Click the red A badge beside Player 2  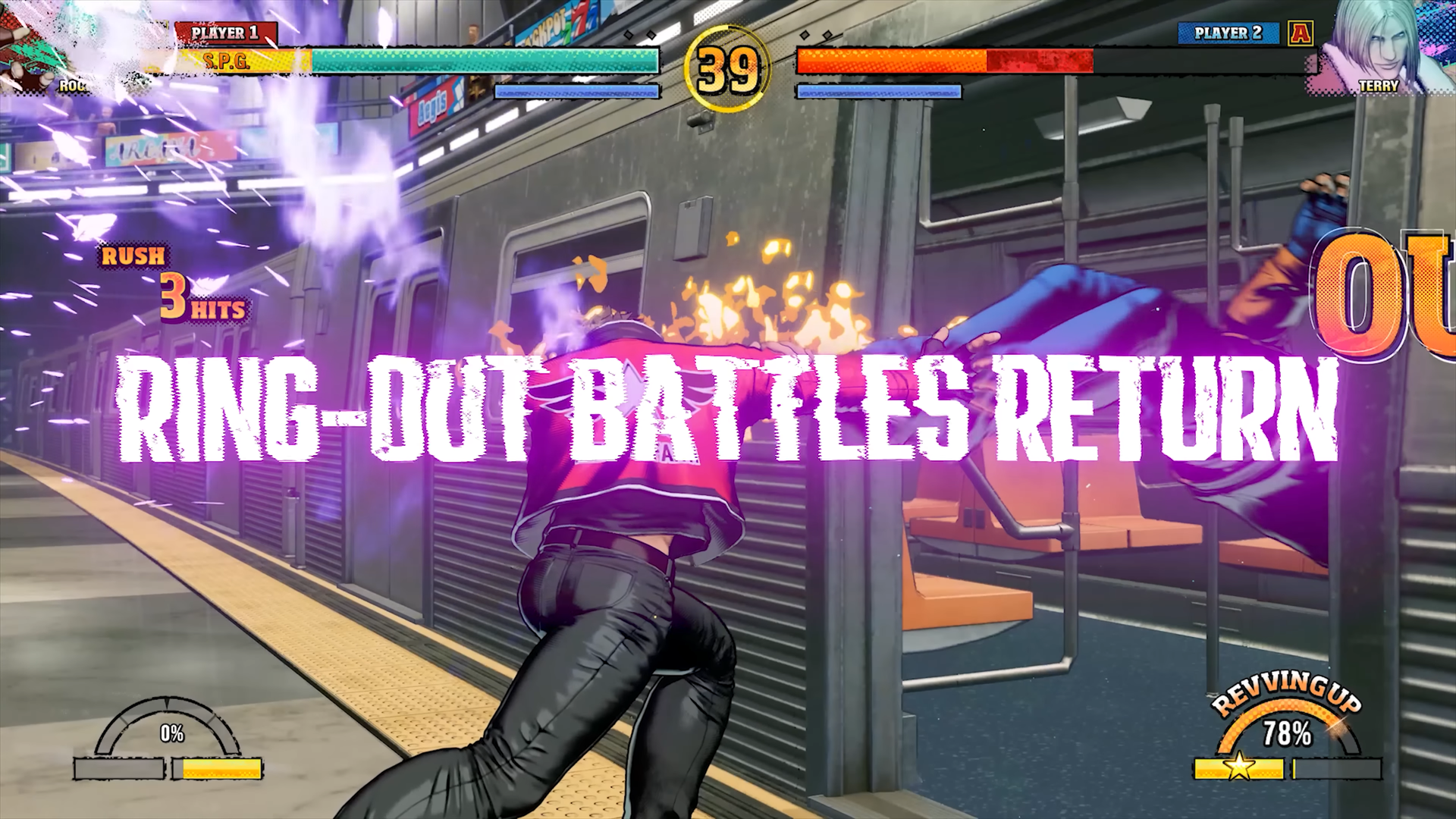(1301, 33)
